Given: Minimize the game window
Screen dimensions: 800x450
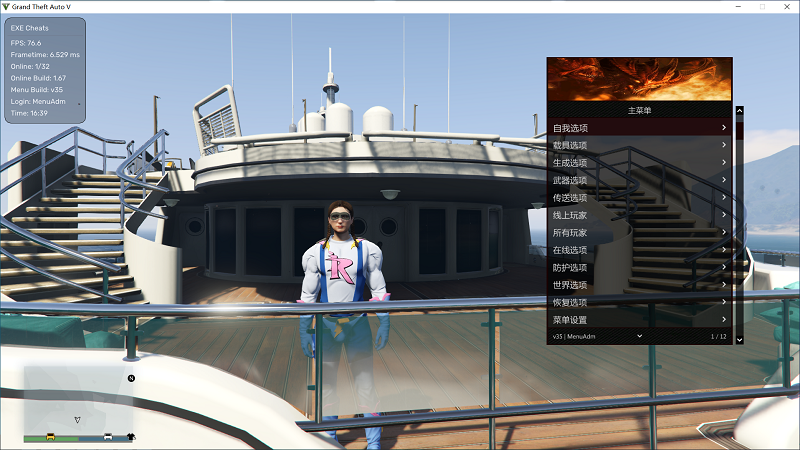Looking at the screenshot, I should point(735,6).
